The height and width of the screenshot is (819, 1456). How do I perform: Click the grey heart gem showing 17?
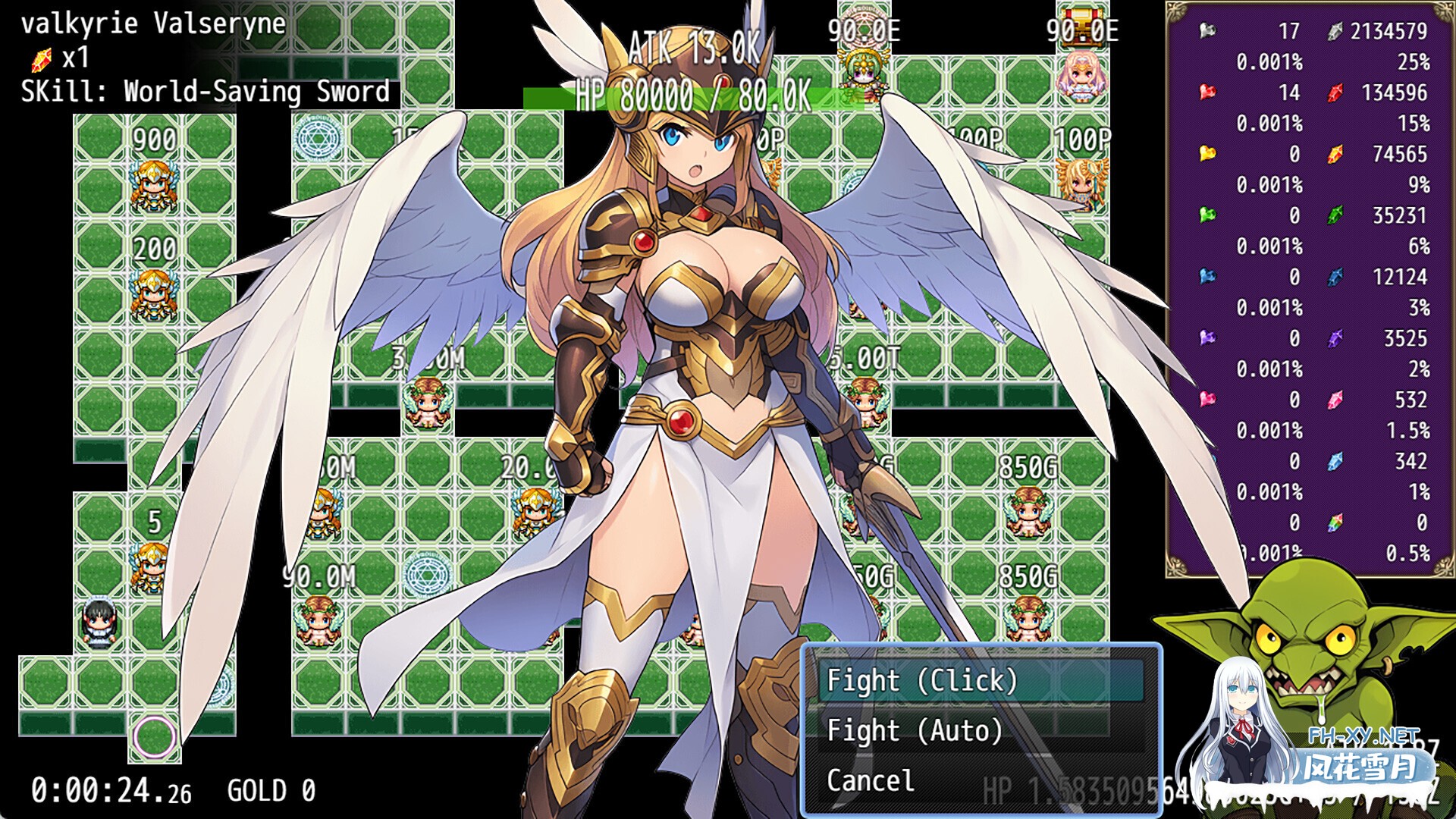point(1207,30)
